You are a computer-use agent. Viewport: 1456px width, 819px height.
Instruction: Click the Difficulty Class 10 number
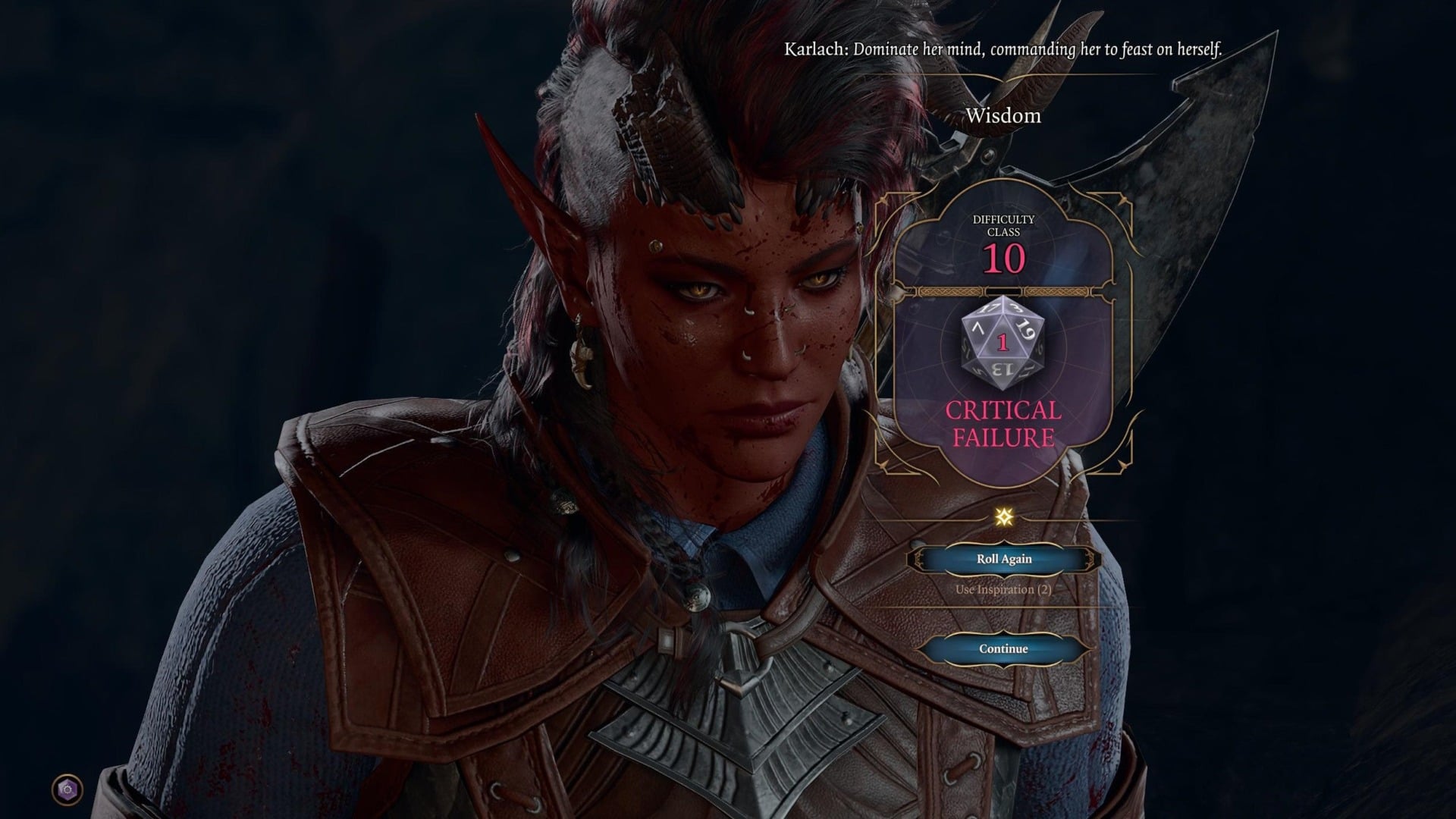pyautogui.click(x=1003, y=258)
